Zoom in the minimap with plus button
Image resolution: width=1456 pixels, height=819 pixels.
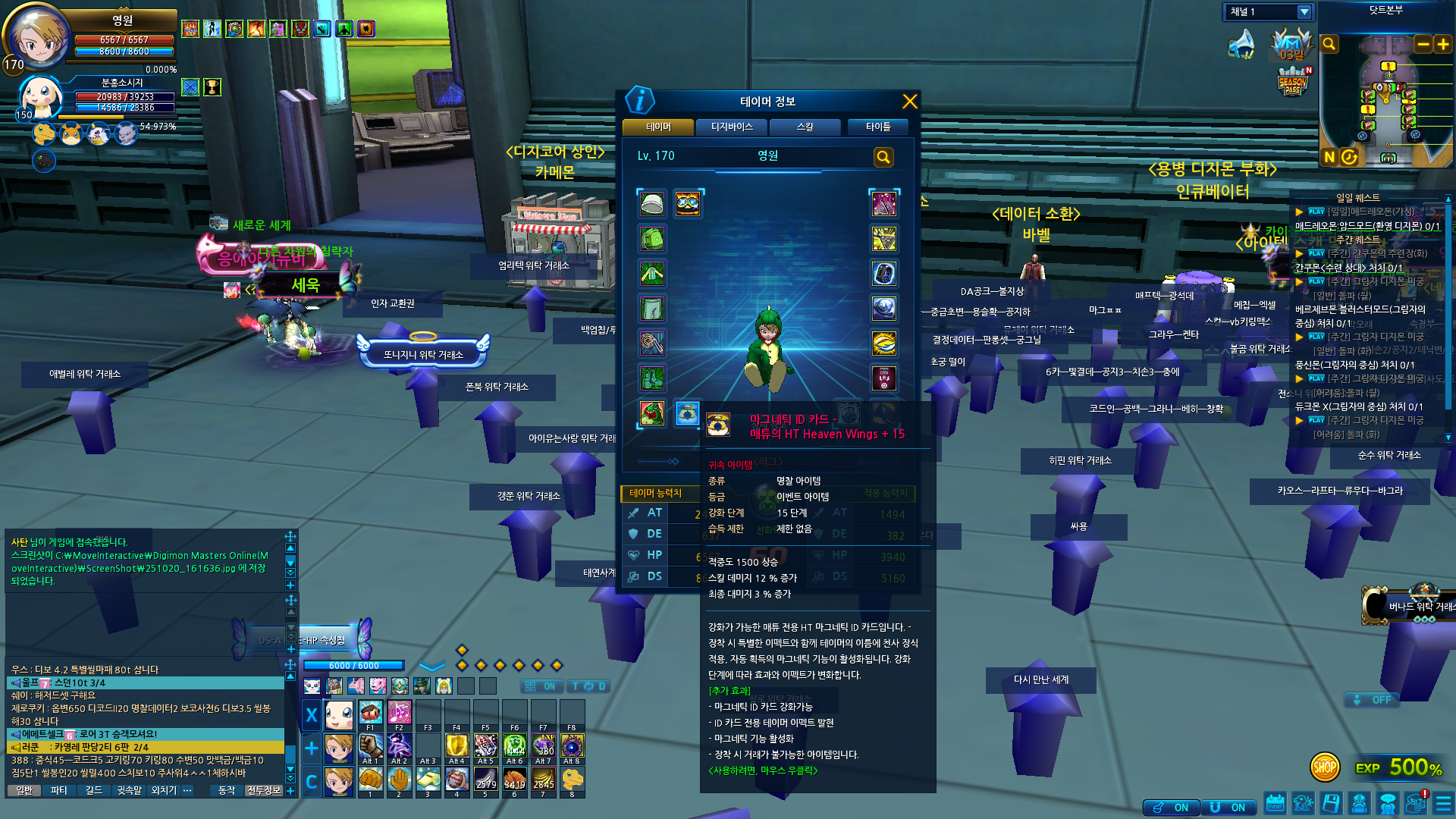pos(1443,45)
